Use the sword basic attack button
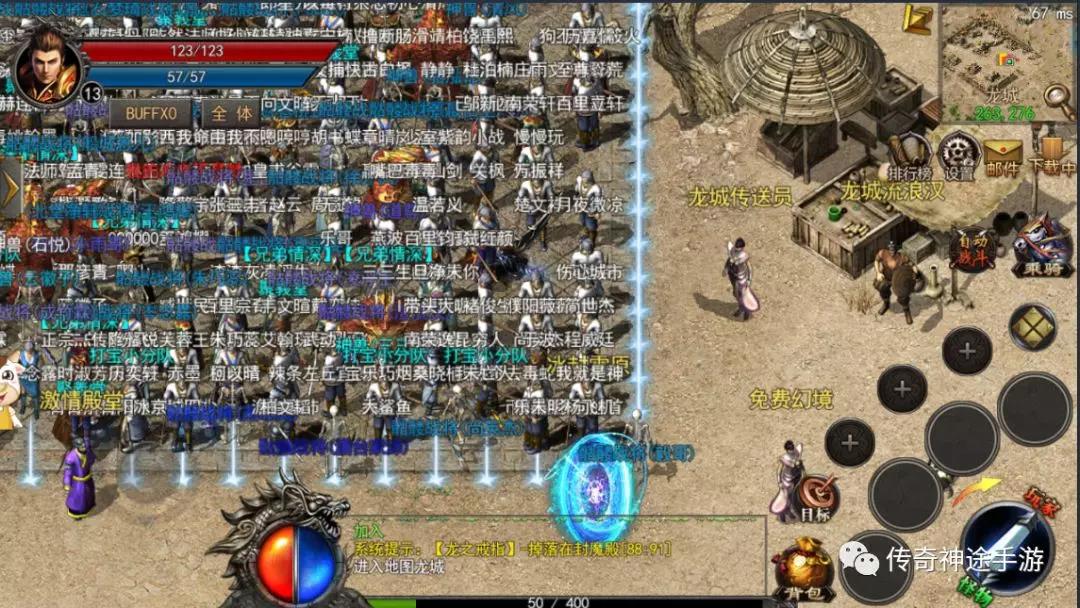The width and height of the screenshot is (1080, 608). point(1004,547)
